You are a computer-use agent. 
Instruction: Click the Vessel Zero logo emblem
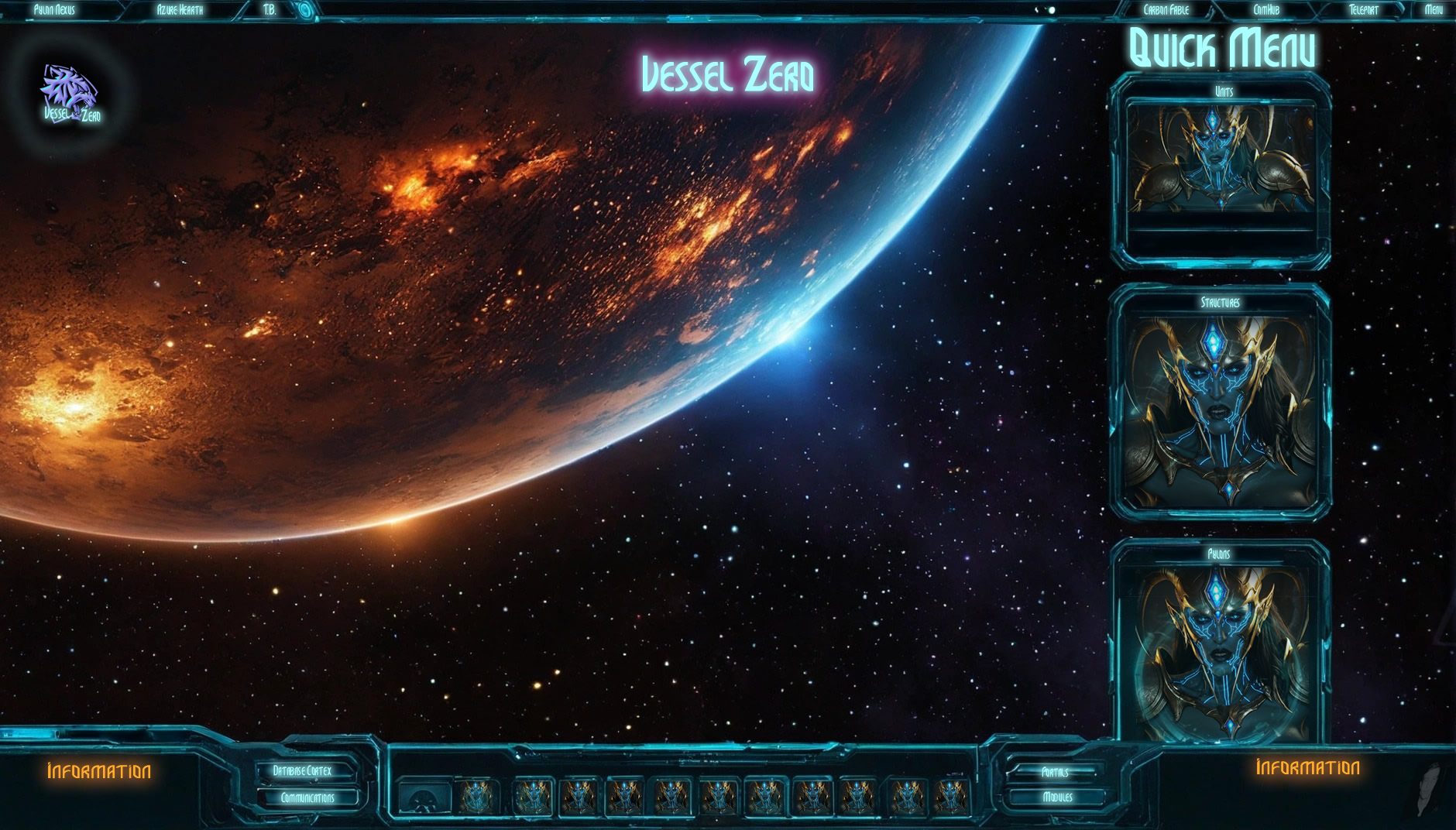(x=70, y=94)
